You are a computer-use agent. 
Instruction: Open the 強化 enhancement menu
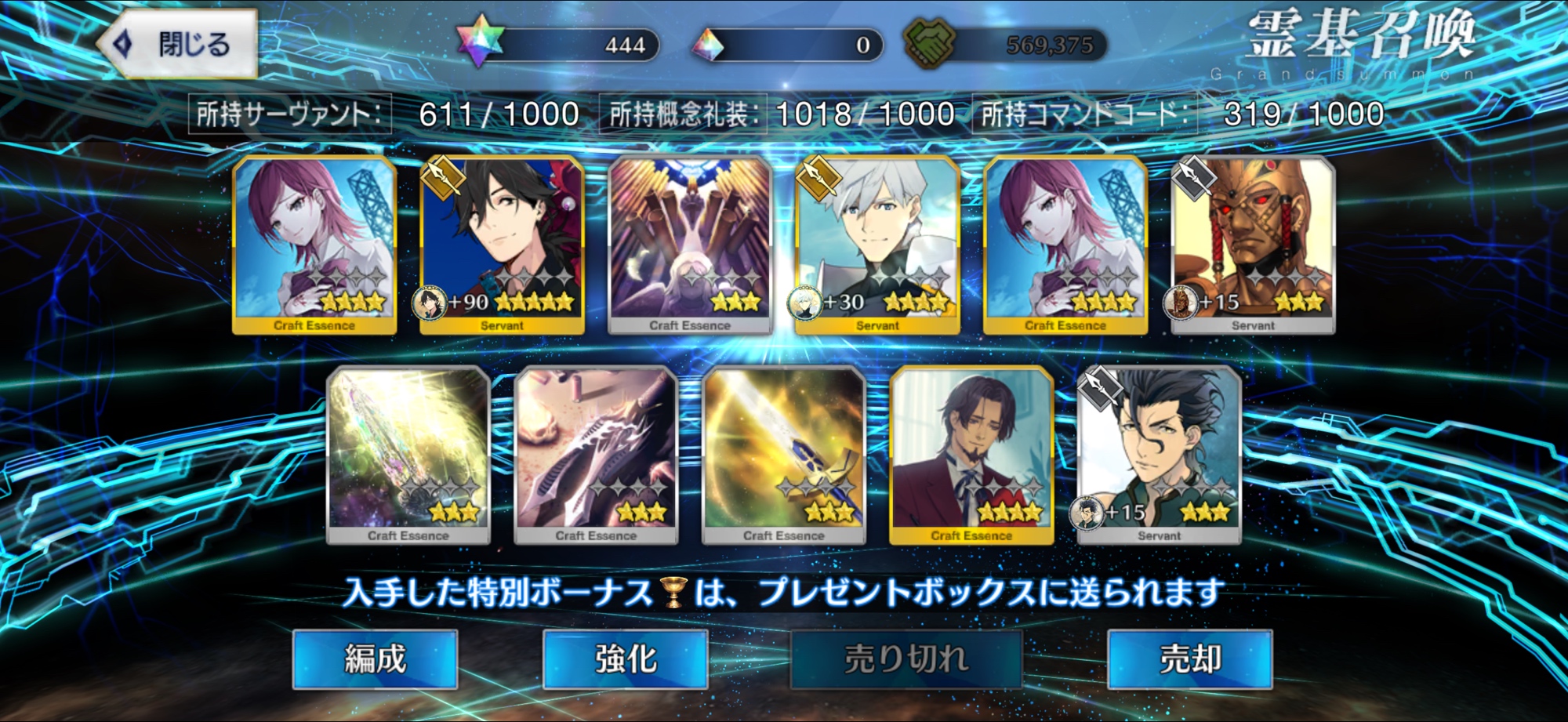coord(625,659)
